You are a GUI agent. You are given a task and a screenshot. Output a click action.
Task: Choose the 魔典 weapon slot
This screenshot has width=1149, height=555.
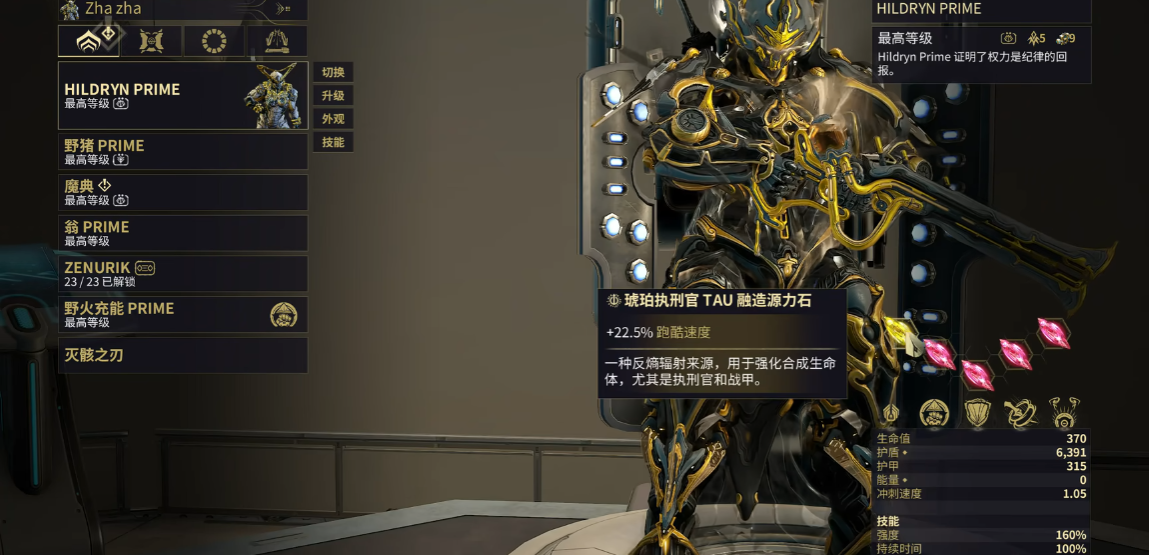183,192
